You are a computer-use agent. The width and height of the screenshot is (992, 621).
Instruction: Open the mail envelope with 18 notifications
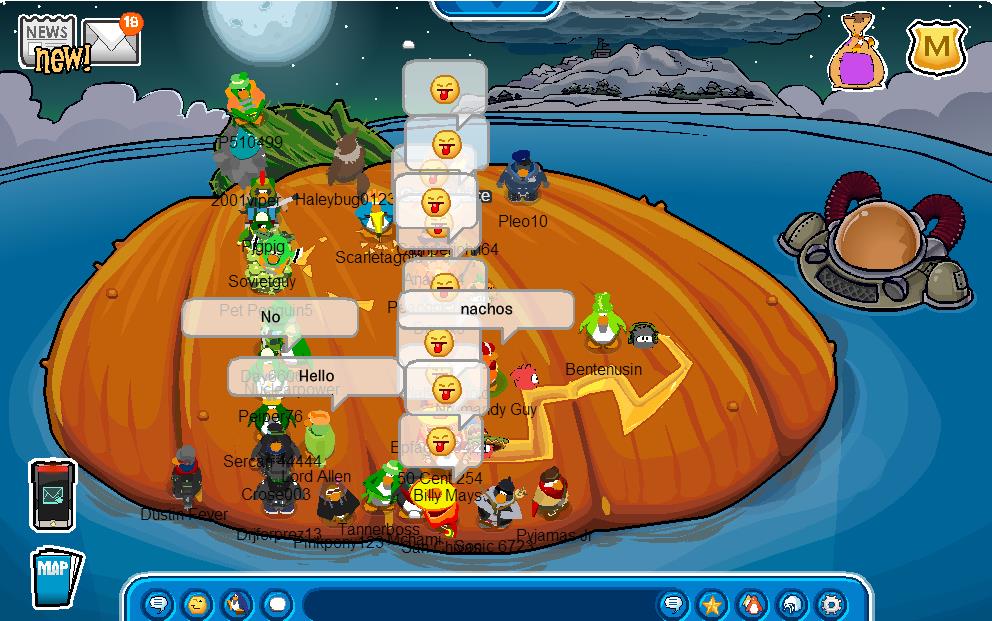110,40
